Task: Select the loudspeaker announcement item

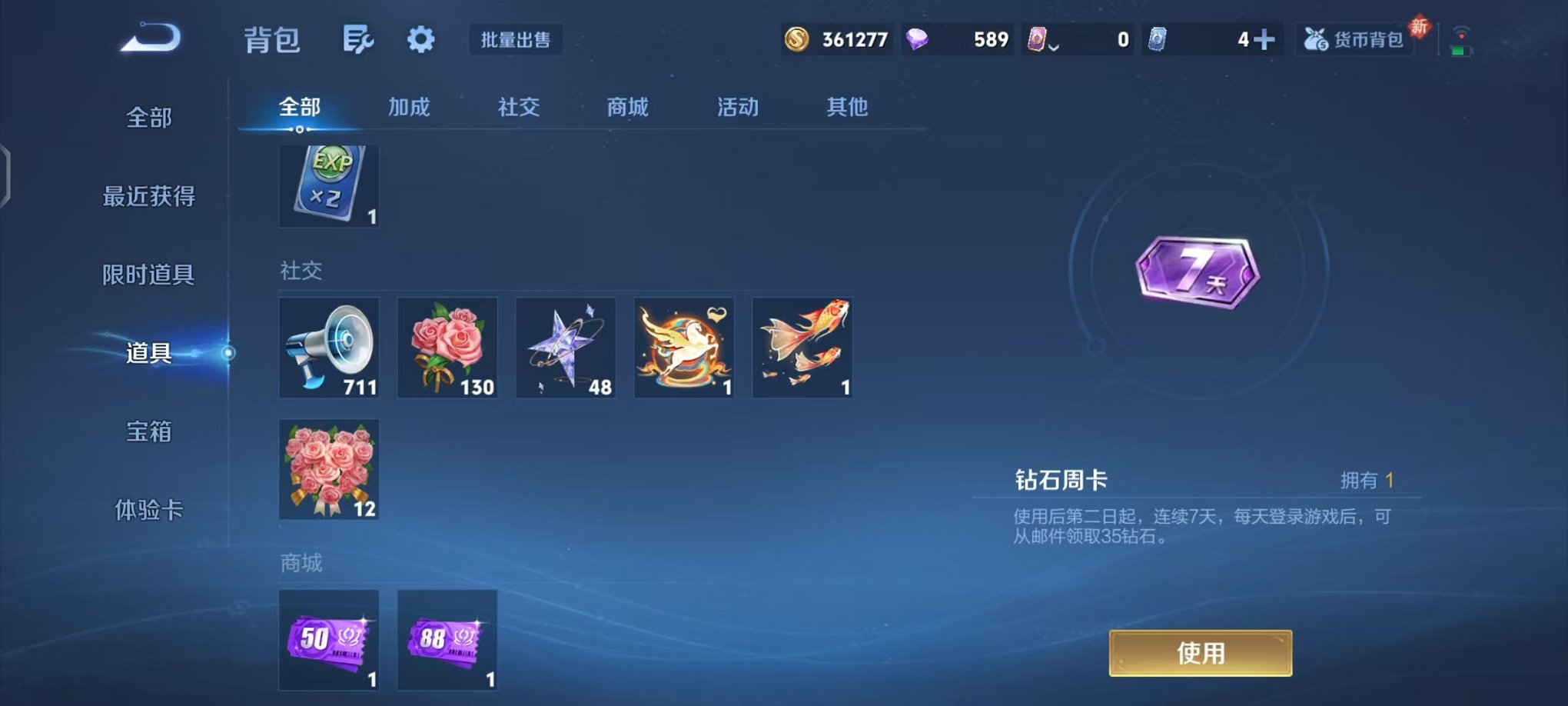Action: pos(329,348)
